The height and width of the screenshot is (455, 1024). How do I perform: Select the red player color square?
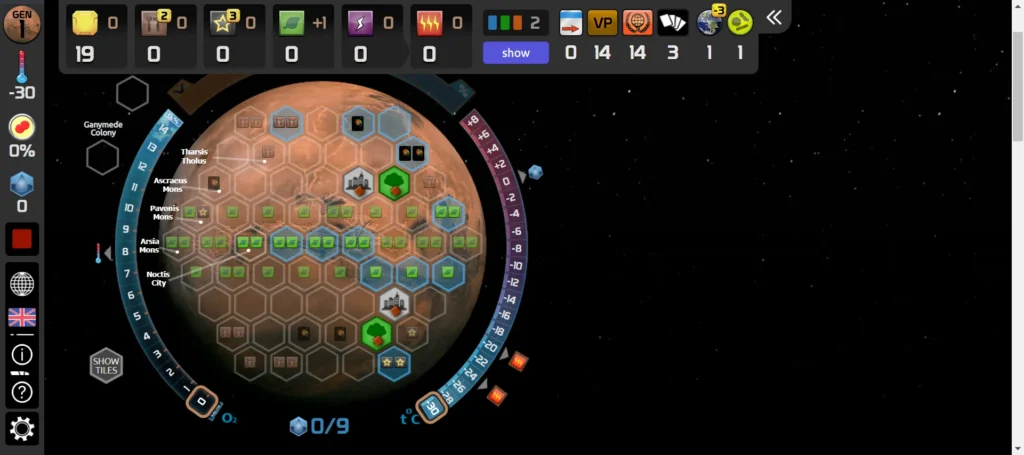coord(22,239)
